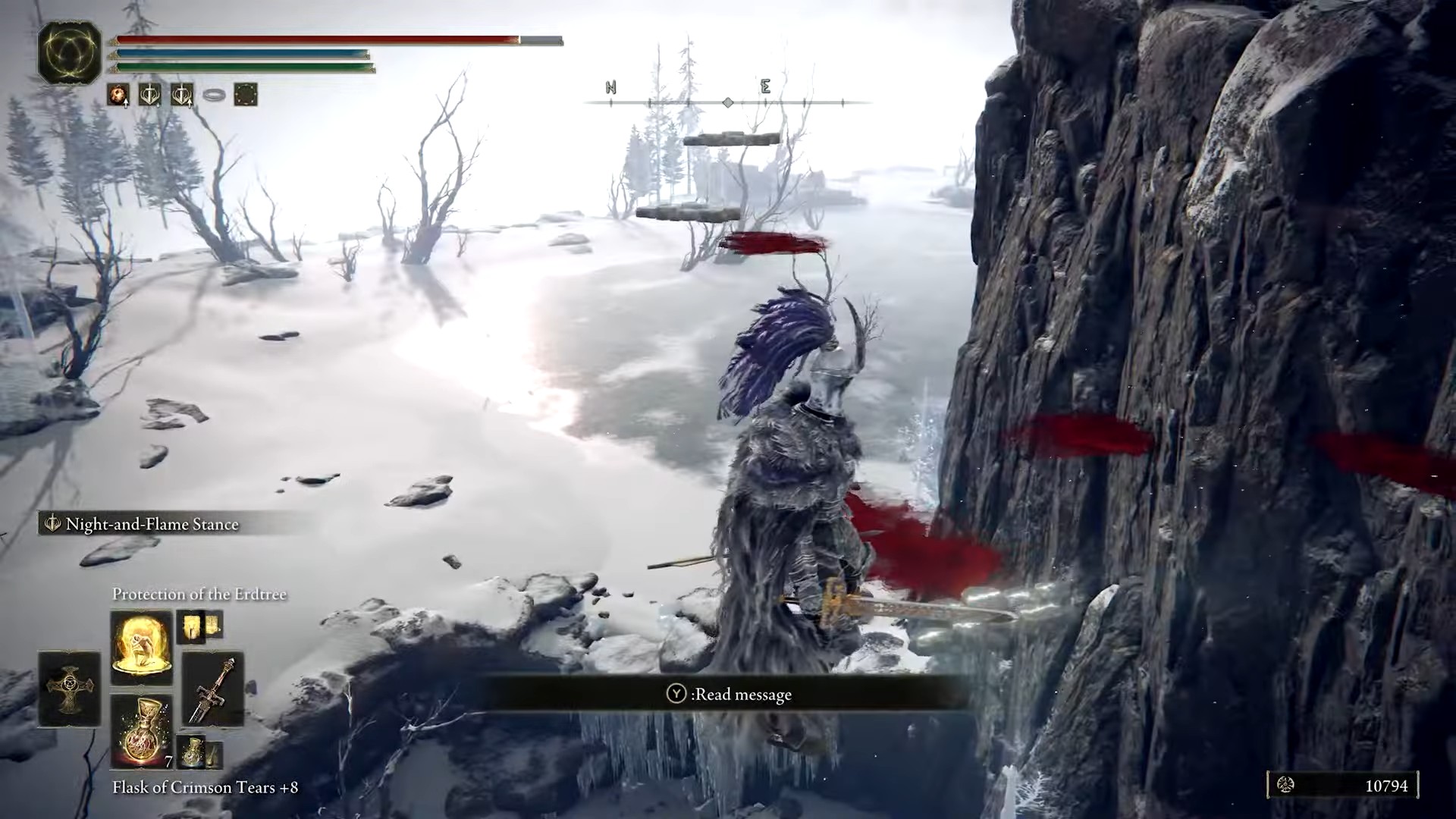Select the Protection of the Erdtree spell slot
This screenshot has width=1456, height=819.
(141, 647)
